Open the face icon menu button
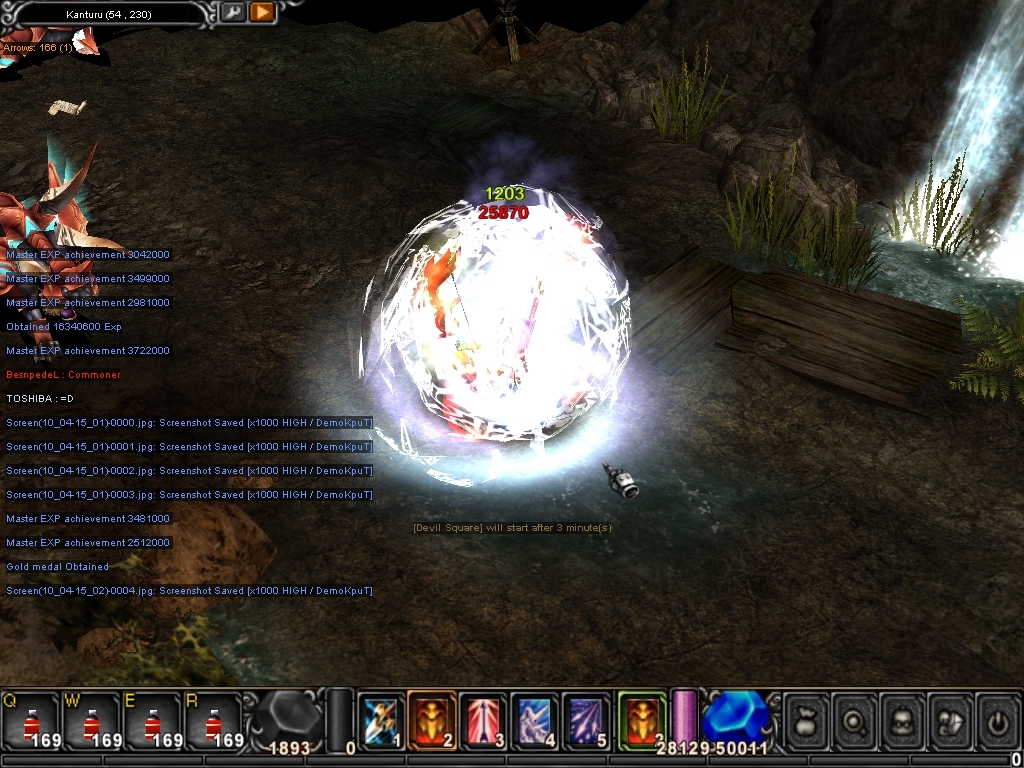Viewport: 1024px width, 768px height. point(903,720)
